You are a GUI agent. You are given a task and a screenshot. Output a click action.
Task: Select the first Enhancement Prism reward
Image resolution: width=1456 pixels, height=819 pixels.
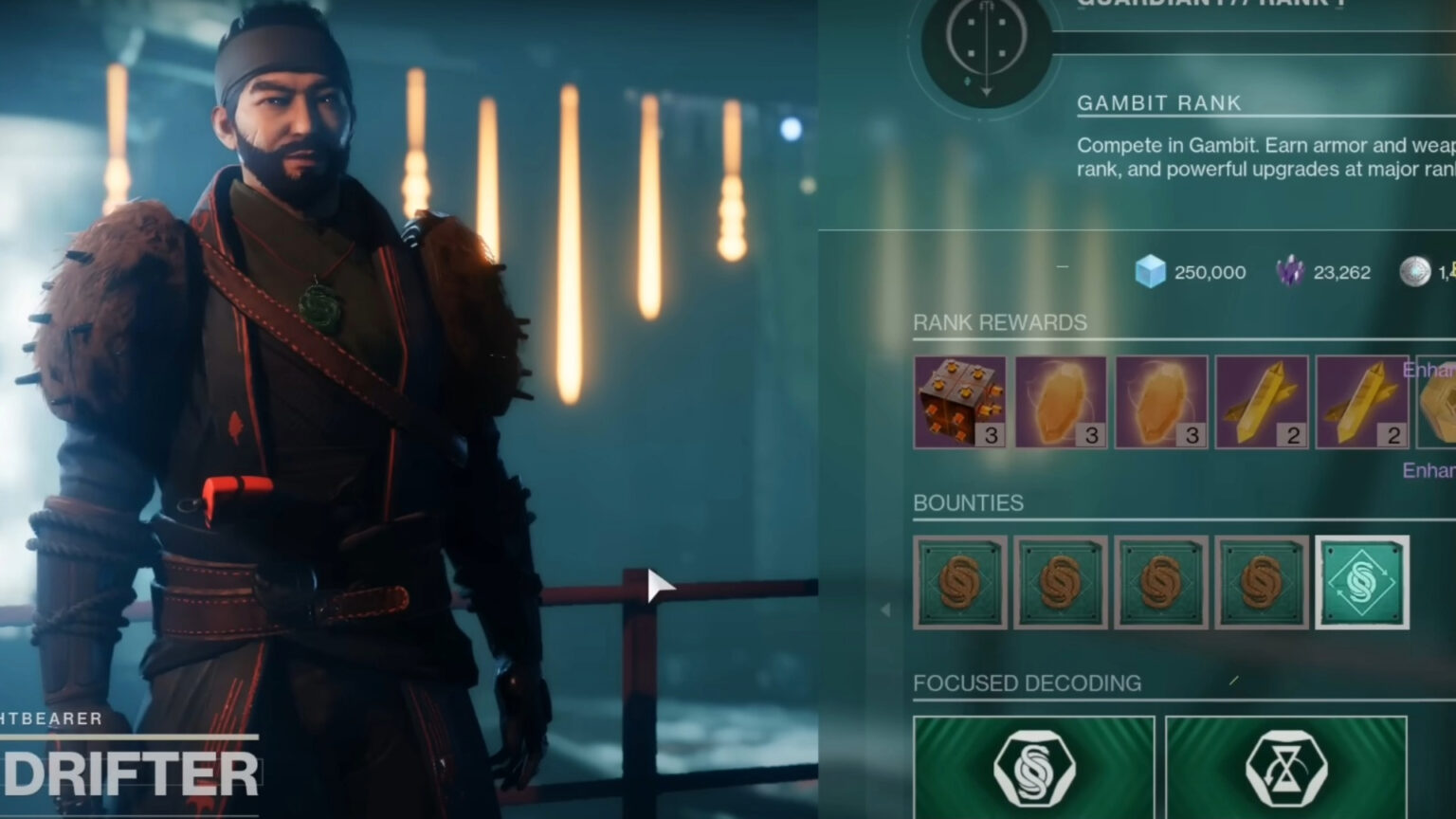[x=1060, y=401]
